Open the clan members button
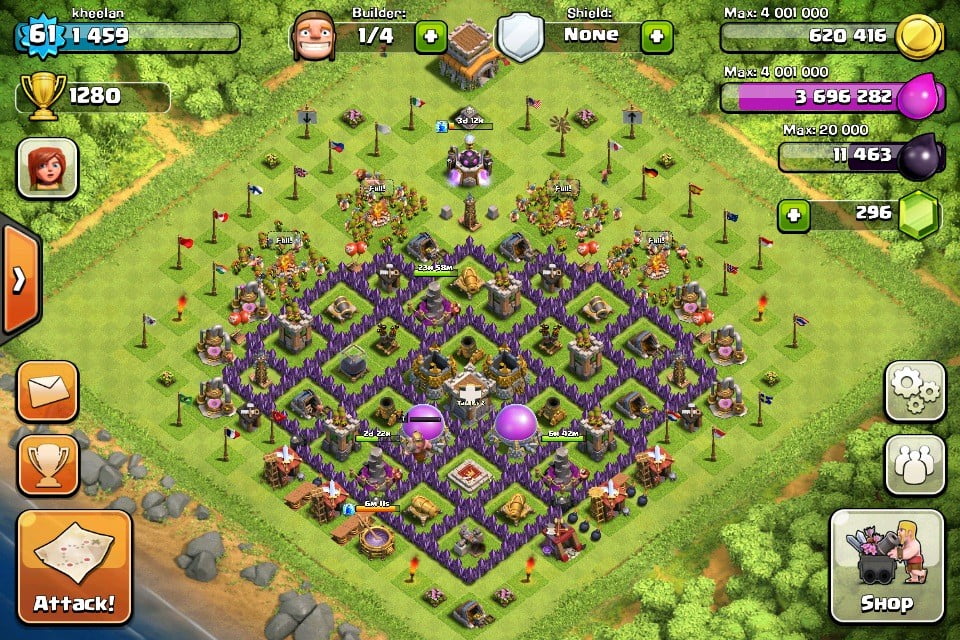Screen dimensions: 960x640 (915, 465)
